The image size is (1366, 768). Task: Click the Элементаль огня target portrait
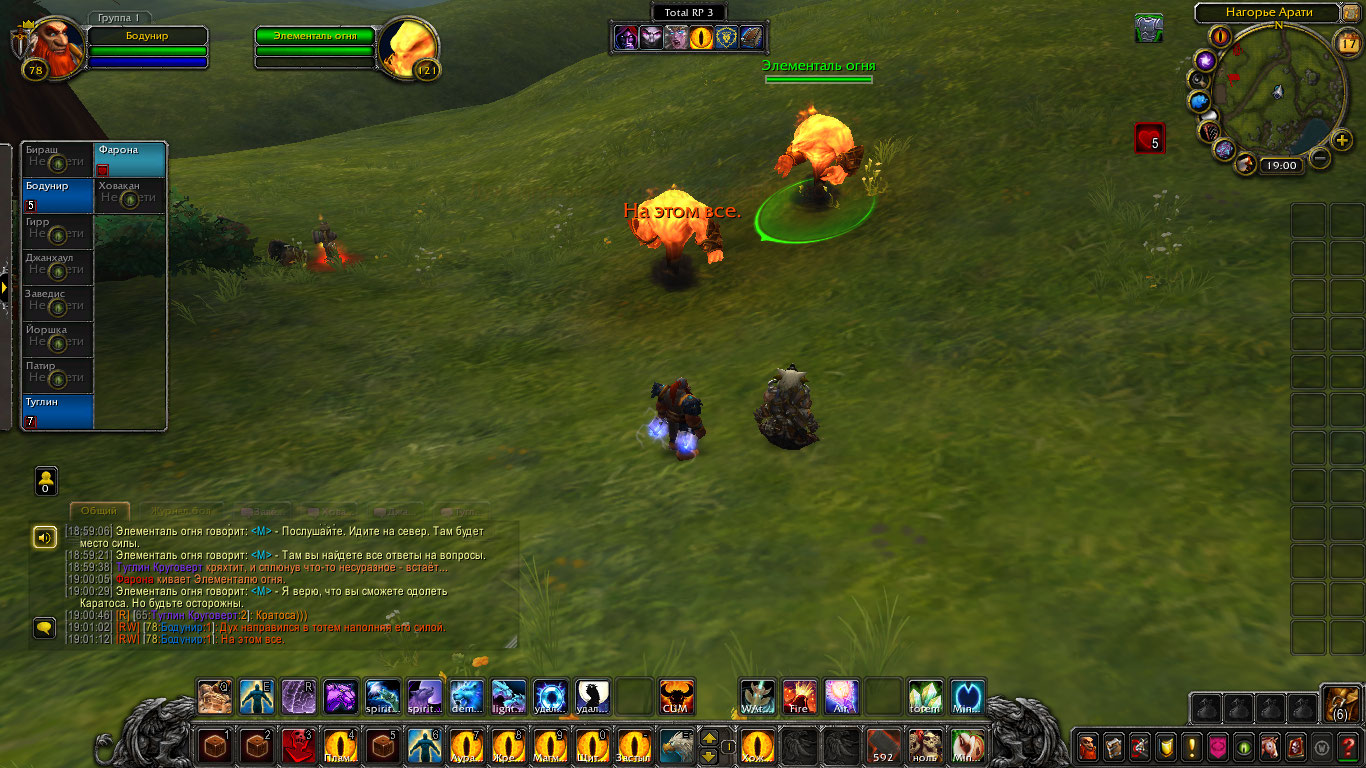410,48
